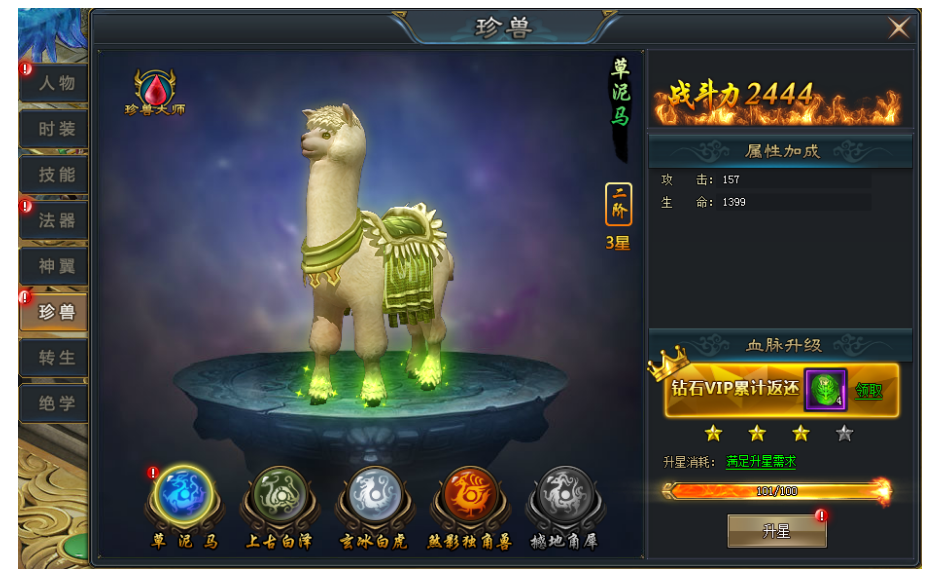Select the 珍兽 tab

(x=57, y=312)
